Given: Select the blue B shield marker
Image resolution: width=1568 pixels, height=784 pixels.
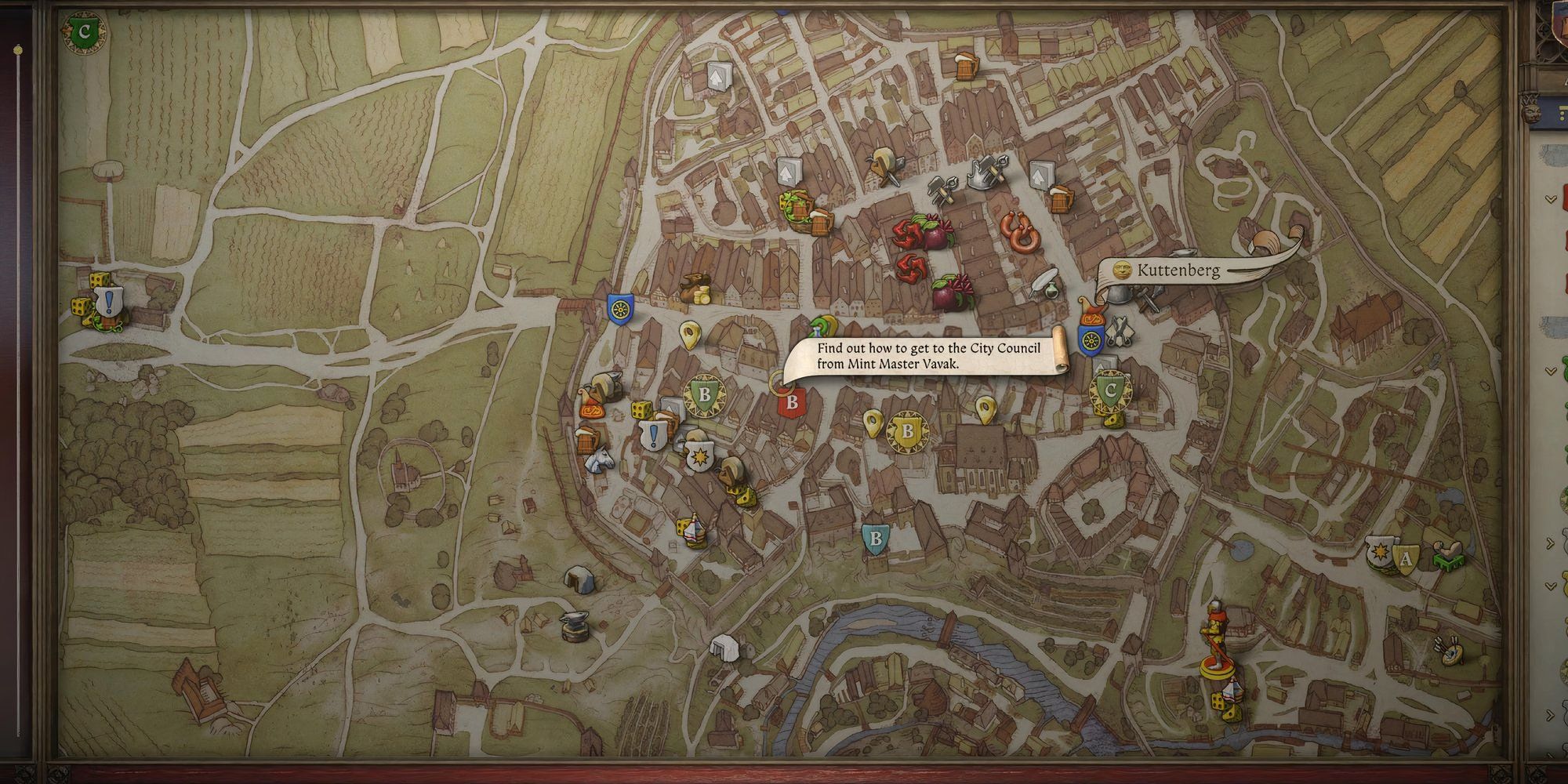Looking at the screenshot, I should (x=876, y=539).
